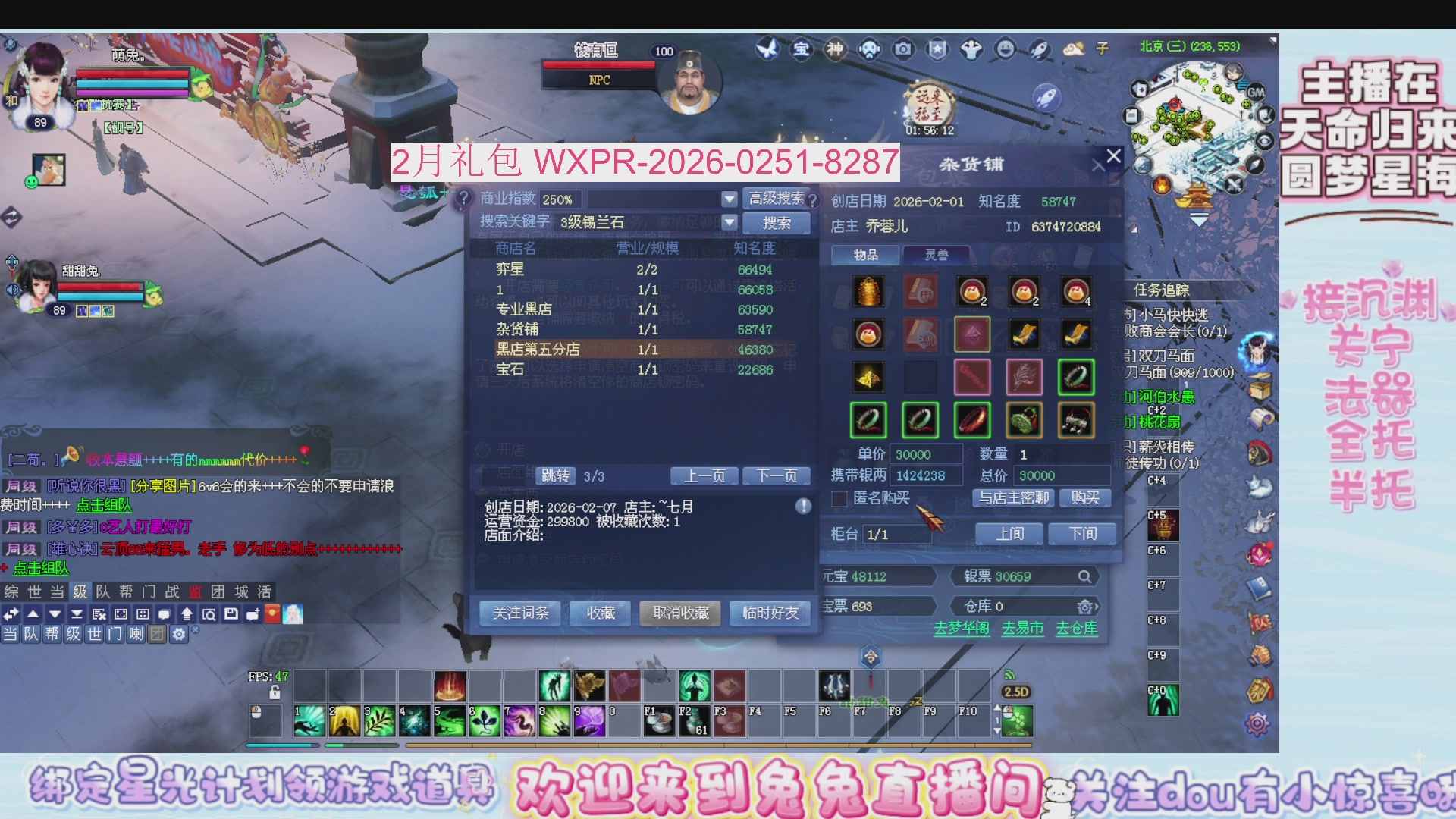Select the butterfly activity icon
This screenshot has height=819, width=1456.
pyautogui.click(x=769, y=49)
